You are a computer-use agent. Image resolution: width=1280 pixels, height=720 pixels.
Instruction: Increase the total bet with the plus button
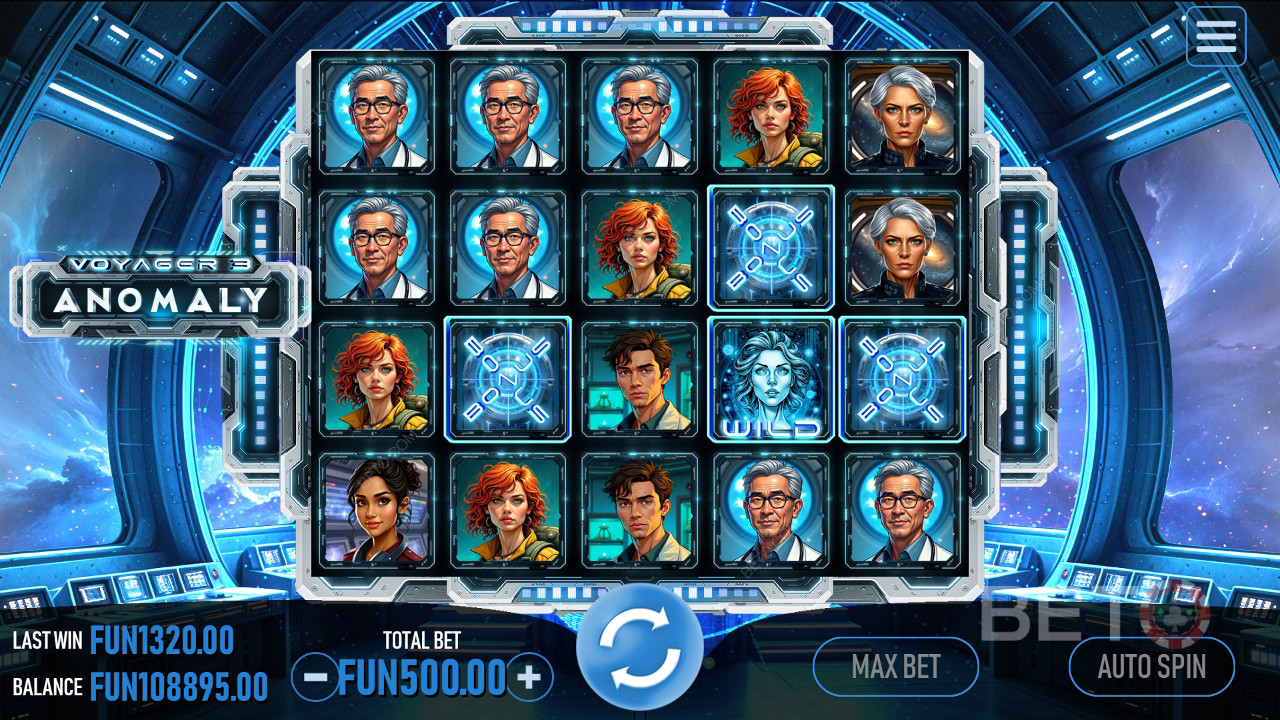pos(529,678)
